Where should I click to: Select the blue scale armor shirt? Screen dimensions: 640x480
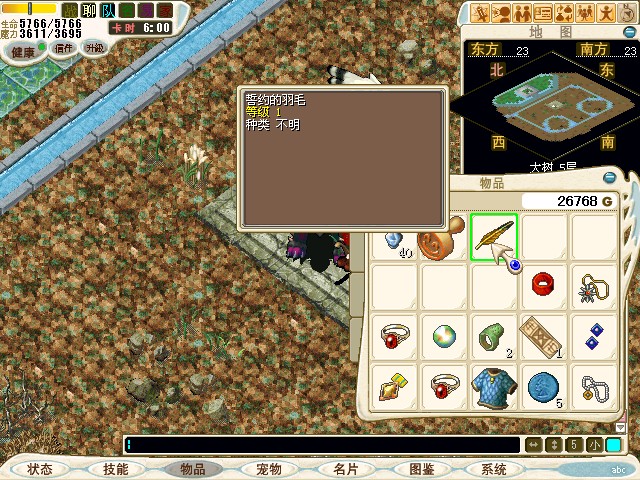(x=494, y=387)
